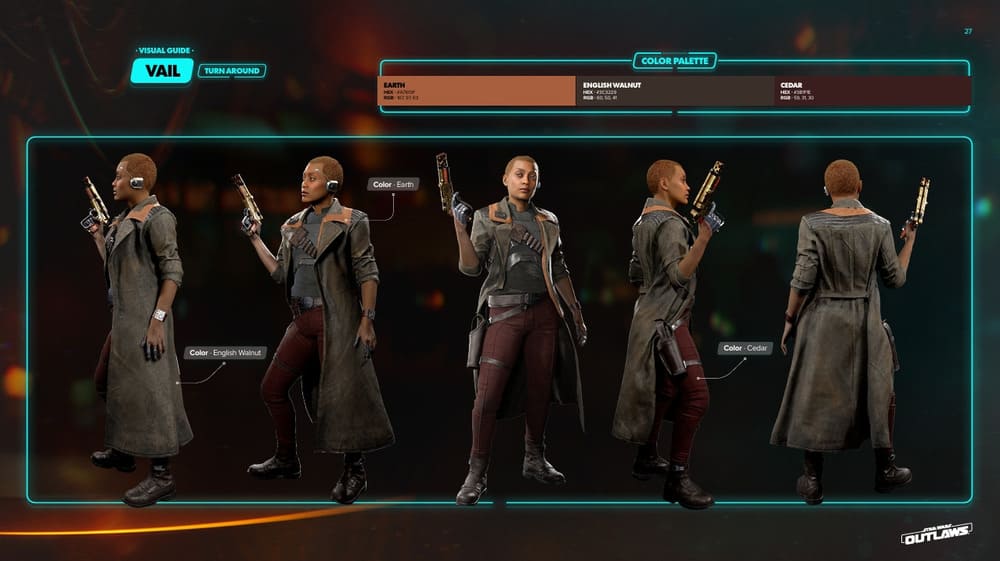
Task: Click the 'Color - Cedar' callout label
Action: point(745,348)
